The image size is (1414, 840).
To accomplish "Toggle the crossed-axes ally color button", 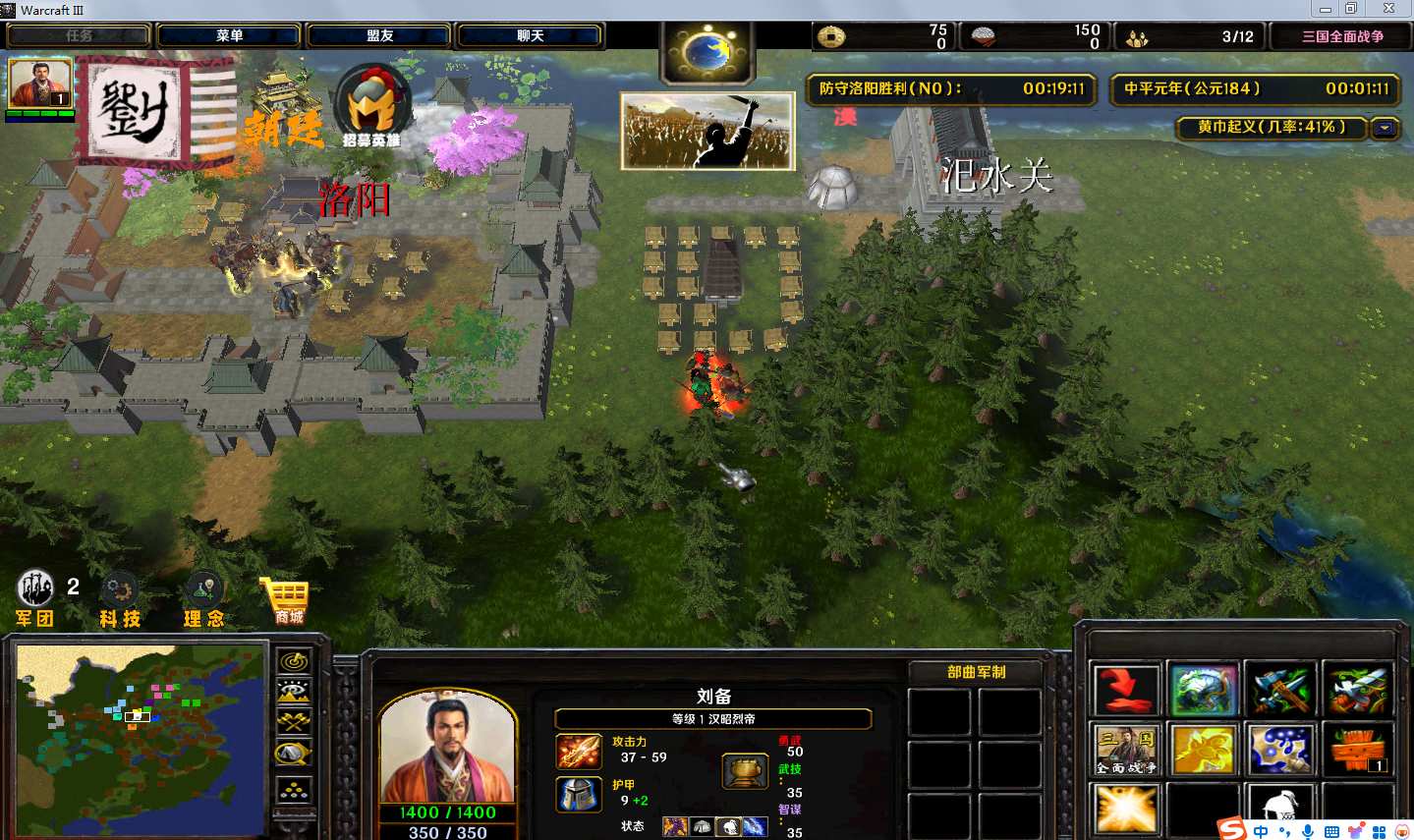I will point(294,722).
